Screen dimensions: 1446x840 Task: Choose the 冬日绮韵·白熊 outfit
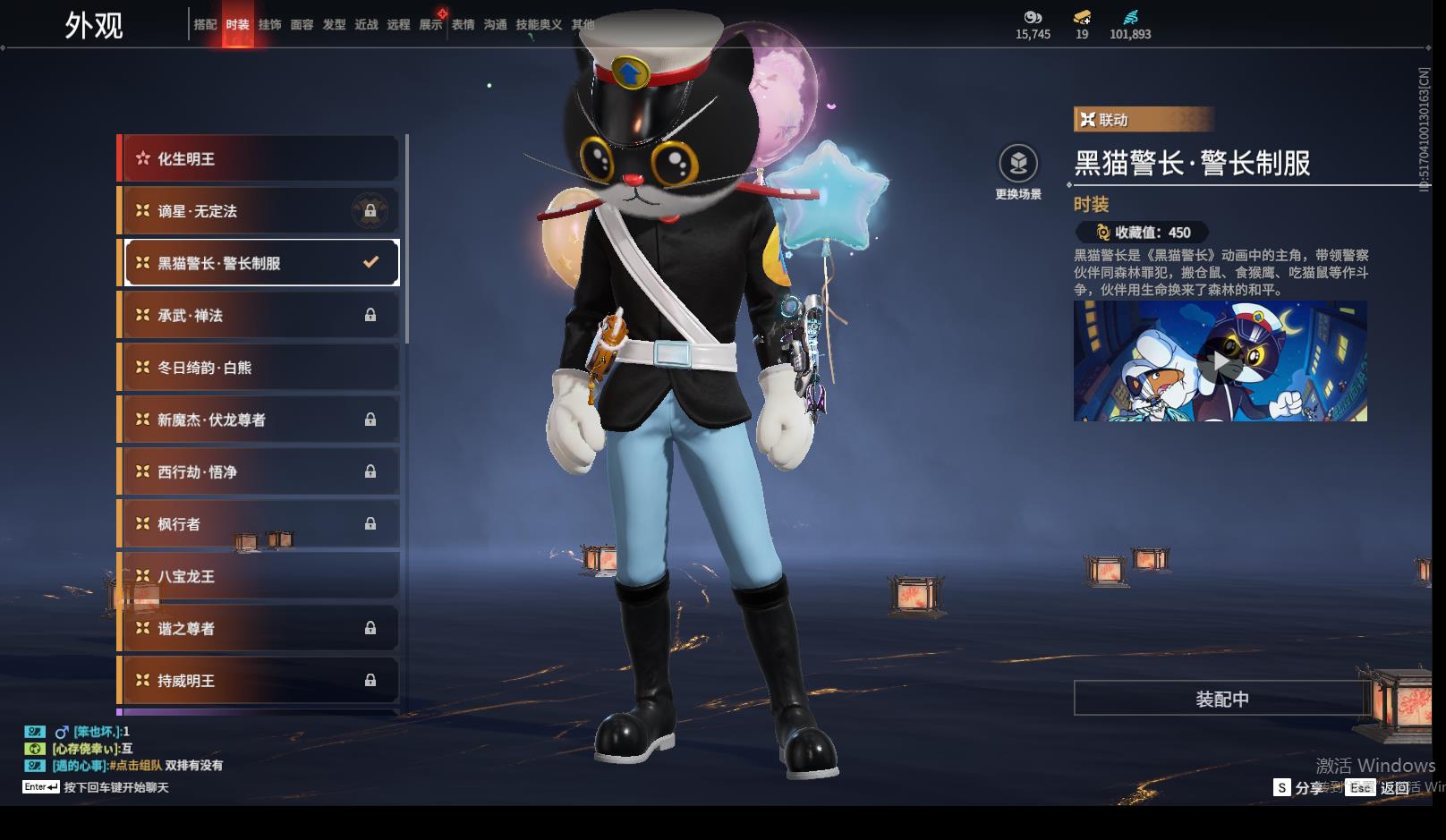click(259, 368)
